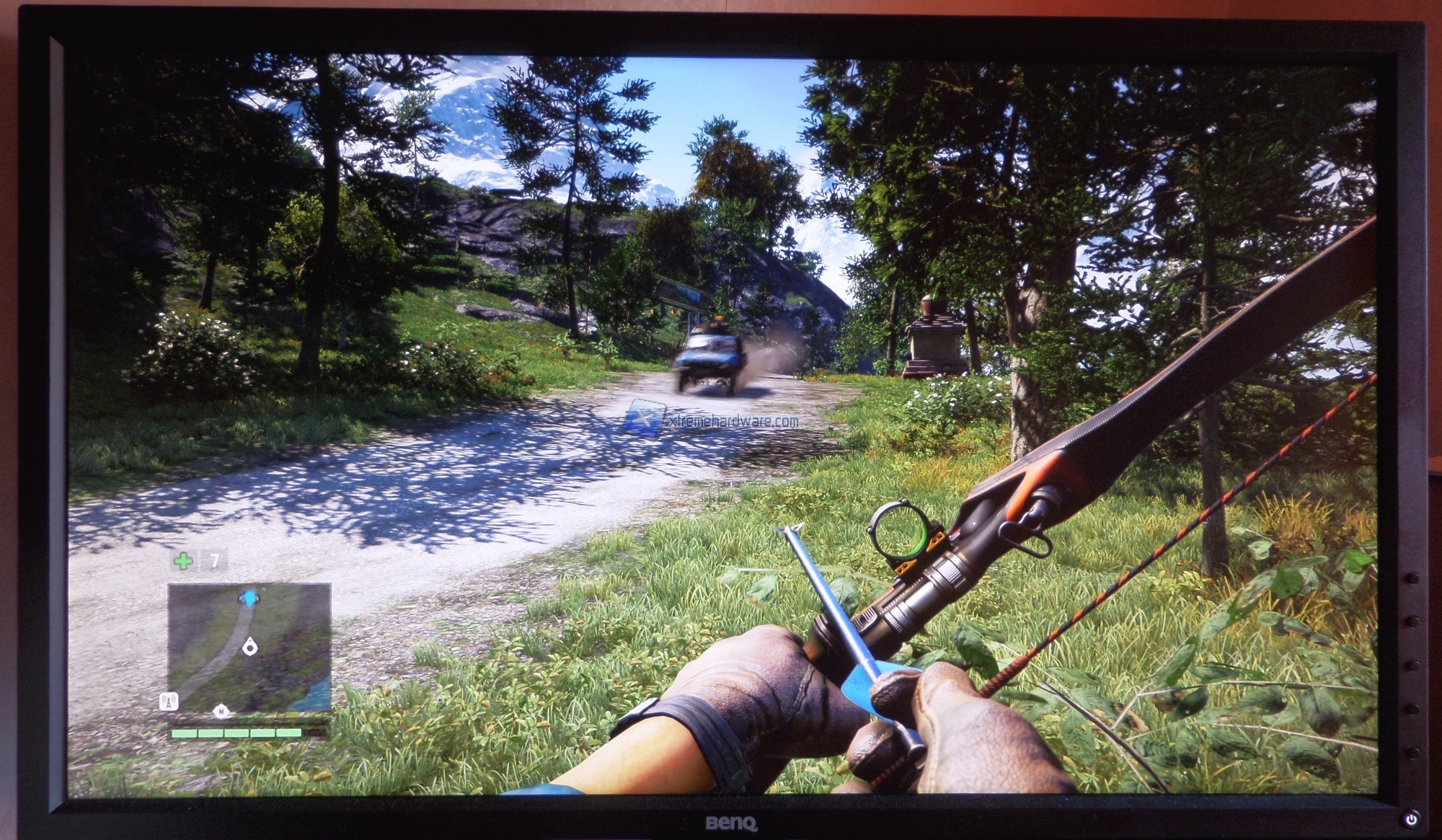Open the minimap
Screen dimensions: 1442x840
pyautogui.click(x=249, y=647)
